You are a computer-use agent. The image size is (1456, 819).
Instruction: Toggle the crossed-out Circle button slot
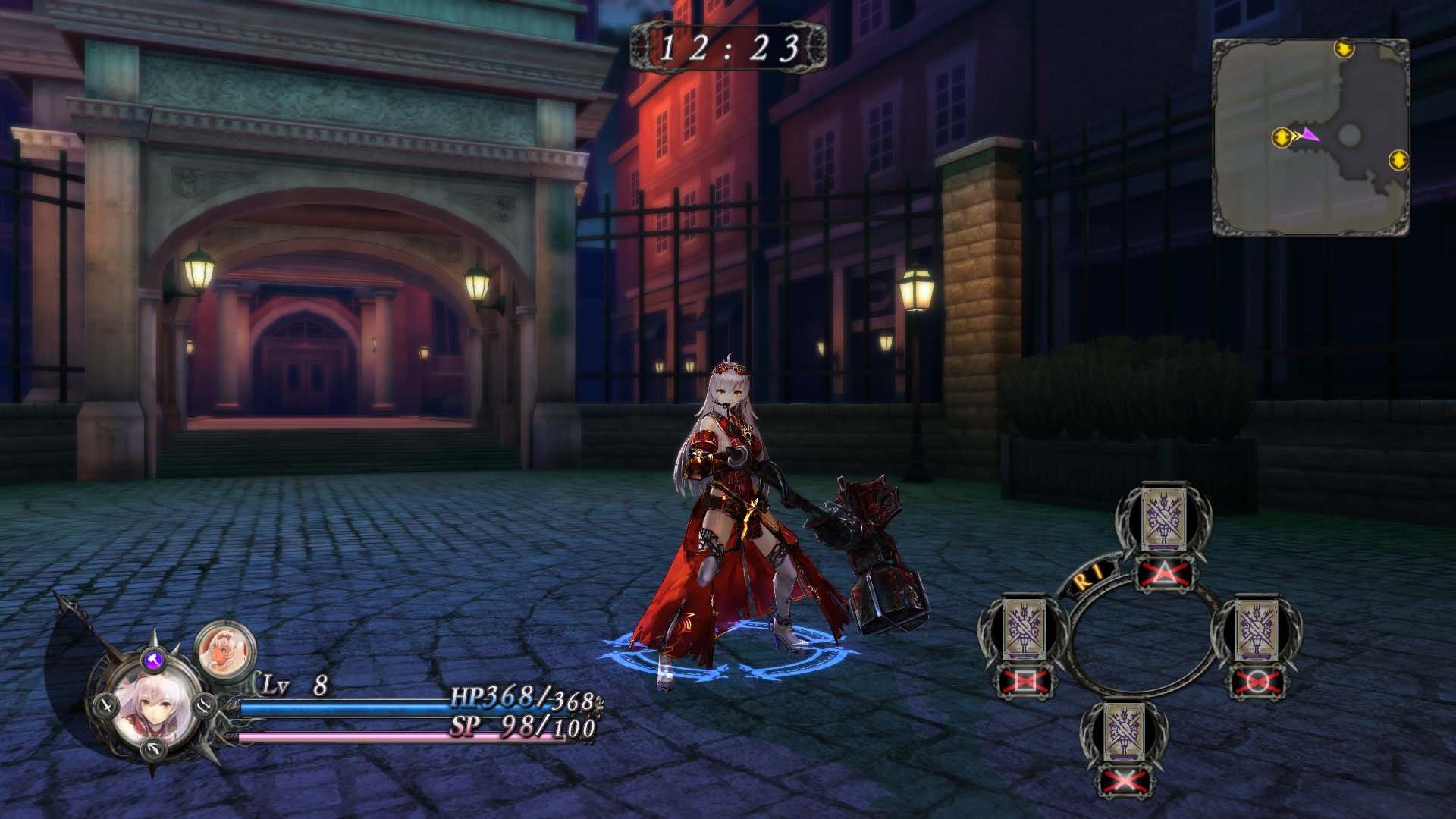pyautogui.click(x=1257, y=682)
